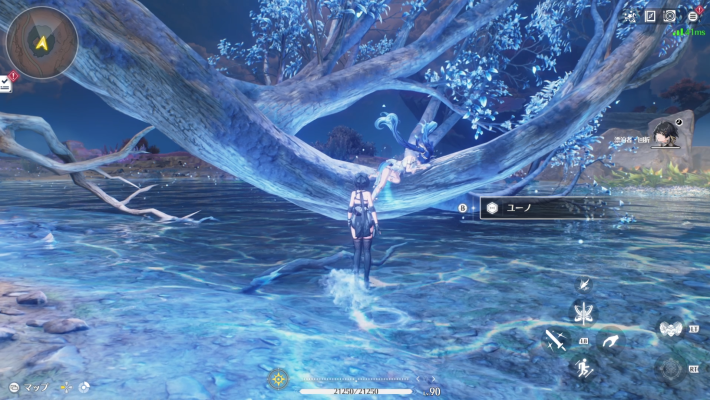This screenshot has height=400, width=710.
Task: Click the snowflake-shaped icon in top bar
Action: click(x=629, y=16)
